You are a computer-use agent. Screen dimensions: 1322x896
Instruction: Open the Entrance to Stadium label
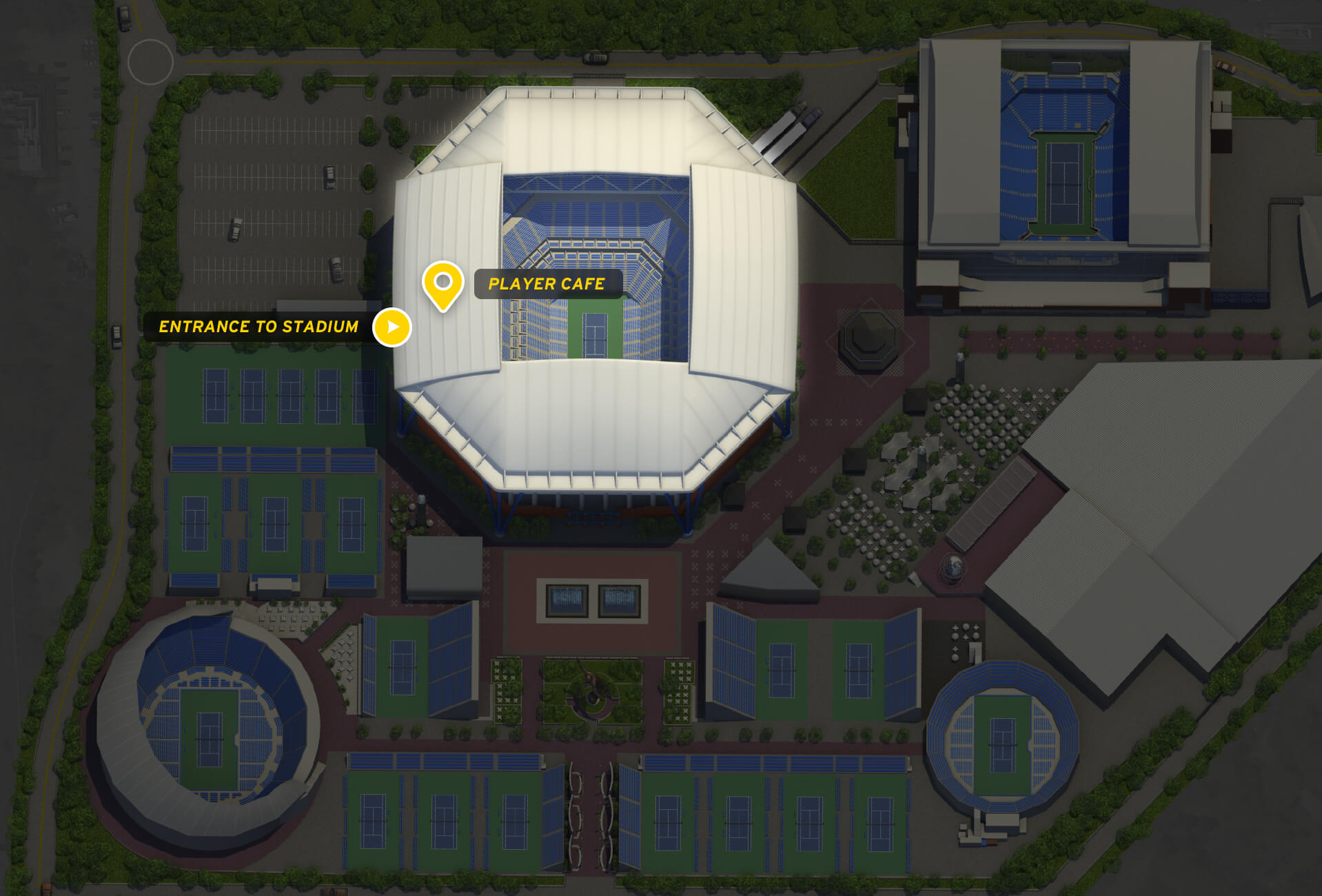click(259, 327)
